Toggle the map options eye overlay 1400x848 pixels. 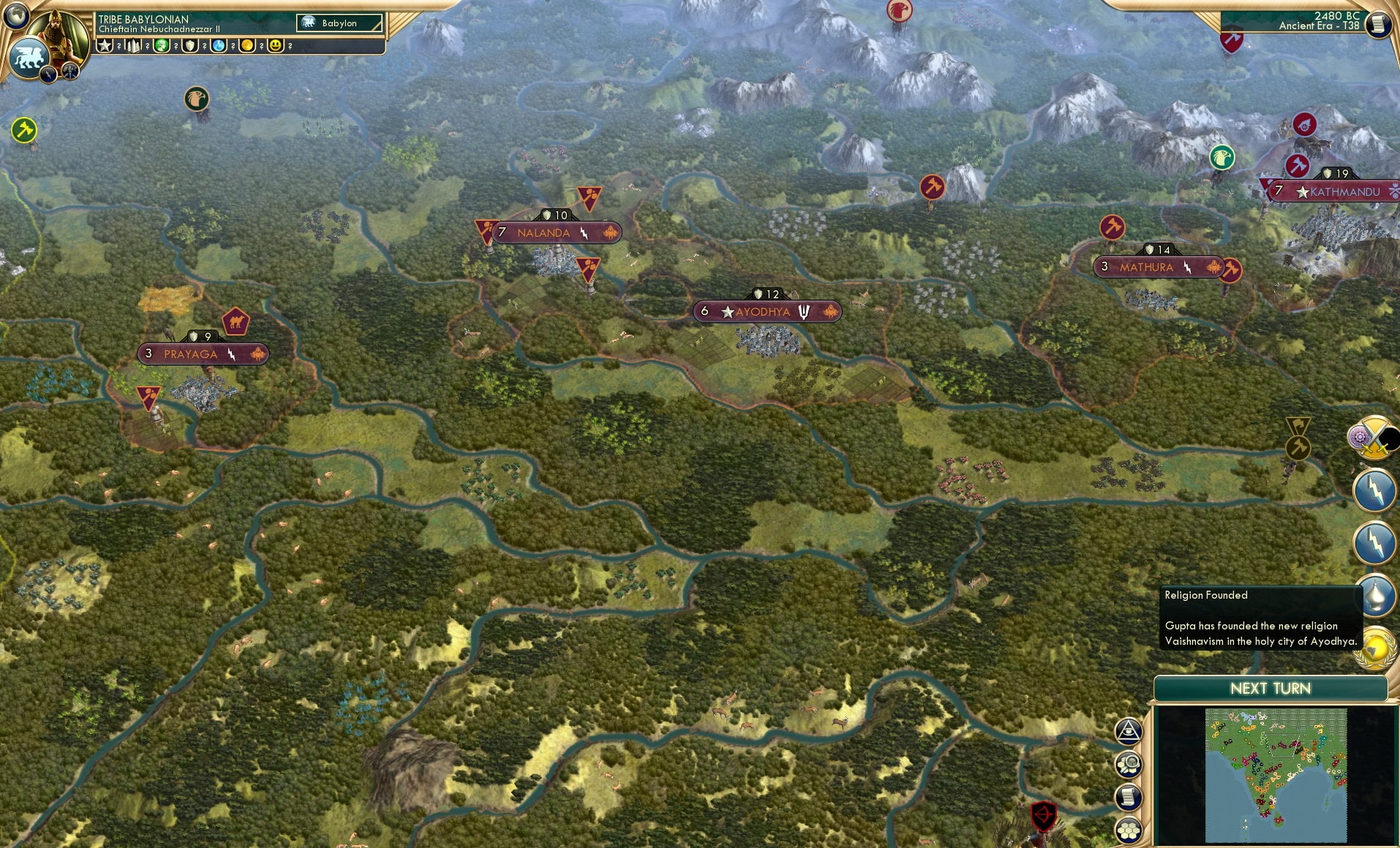[x=1128, y=731]
